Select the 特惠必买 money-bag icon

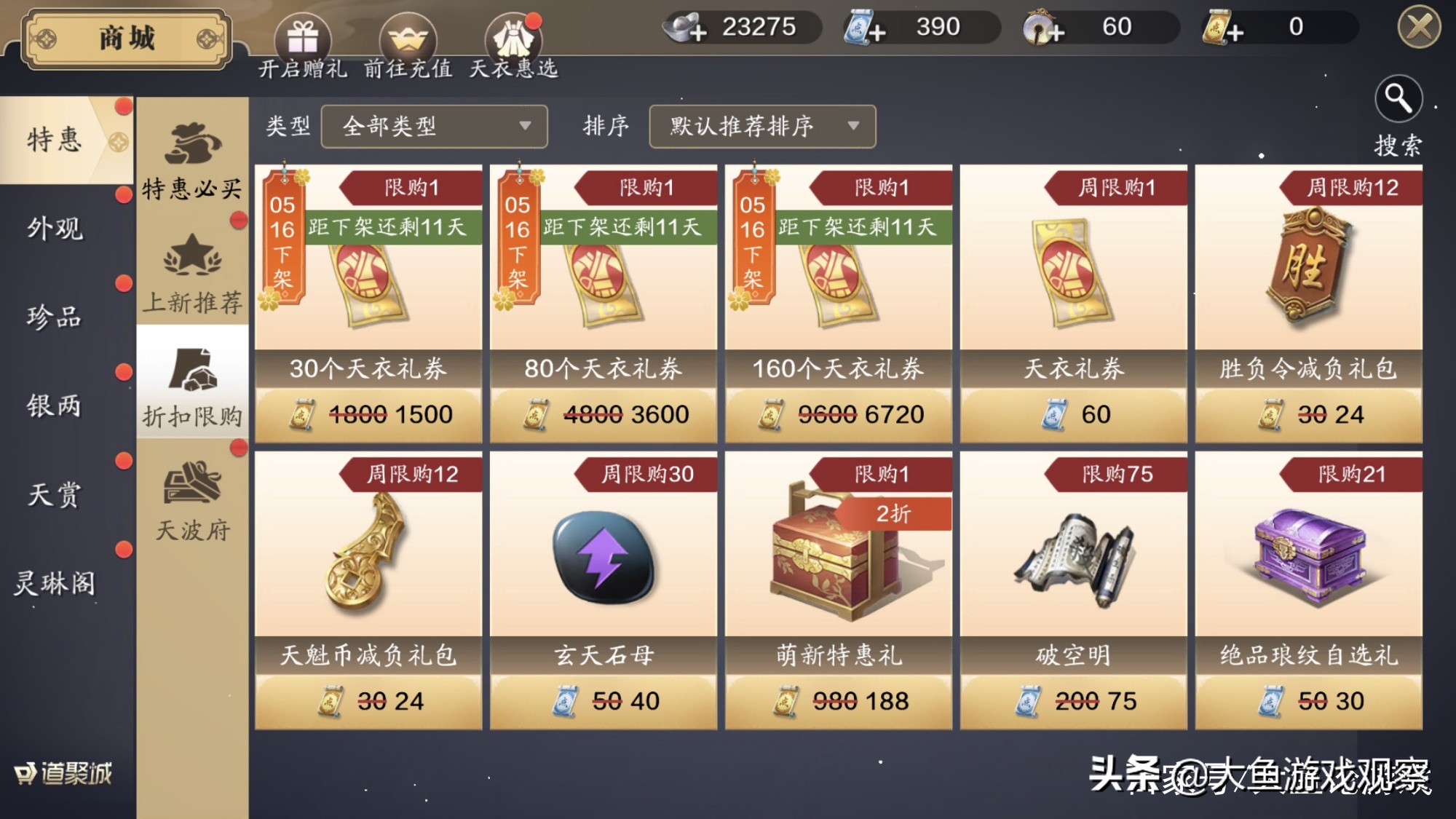tap(193, 146)
